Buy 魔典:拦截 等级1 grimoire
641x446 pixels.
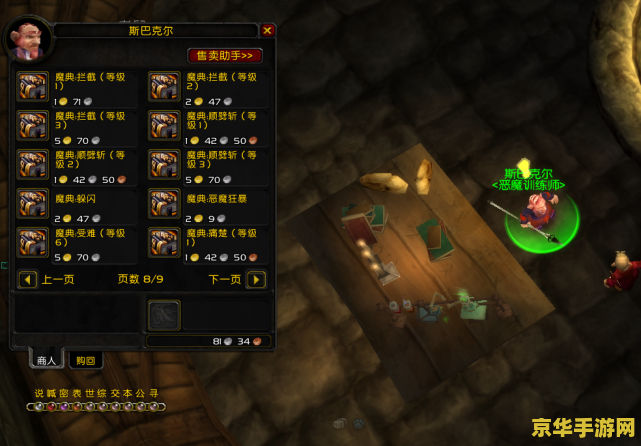(x=33, y=87)
